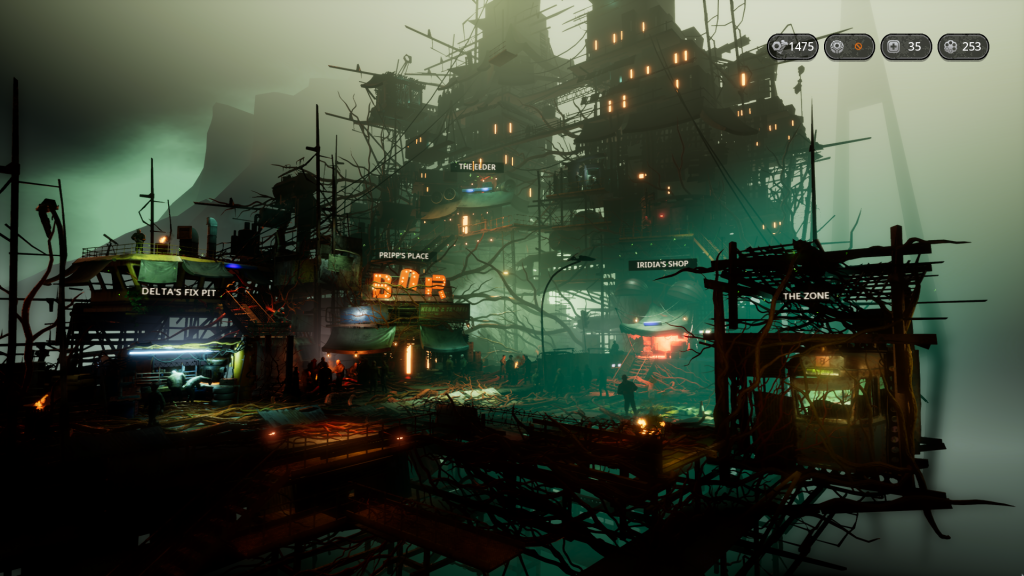The height and width of the screenshot is (576, 1024).
Task: Enter The Zone via its label
Action: [805, 296]
